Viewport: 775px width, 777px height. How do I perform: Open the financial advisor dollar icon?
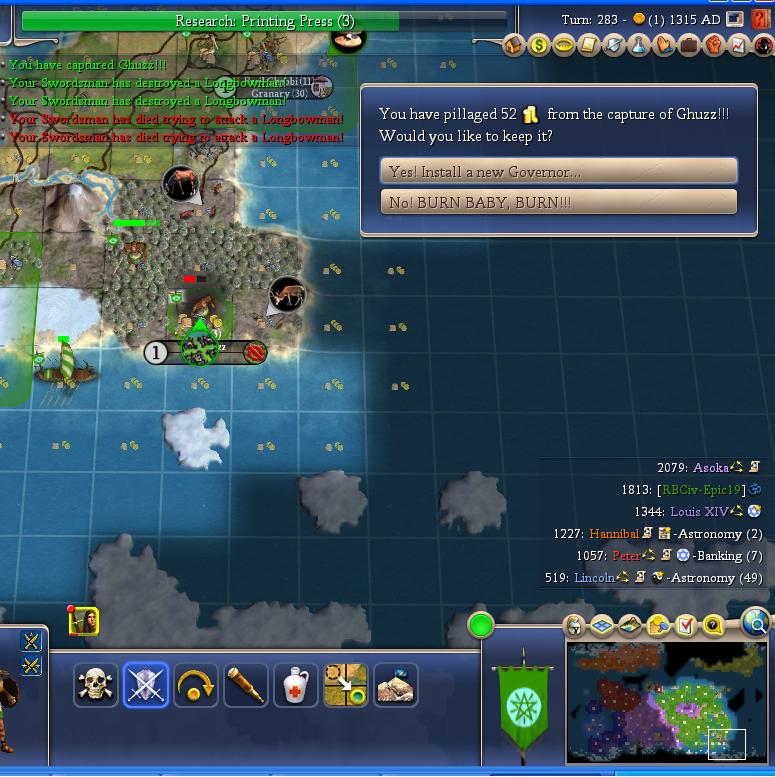tap(539, 45)
